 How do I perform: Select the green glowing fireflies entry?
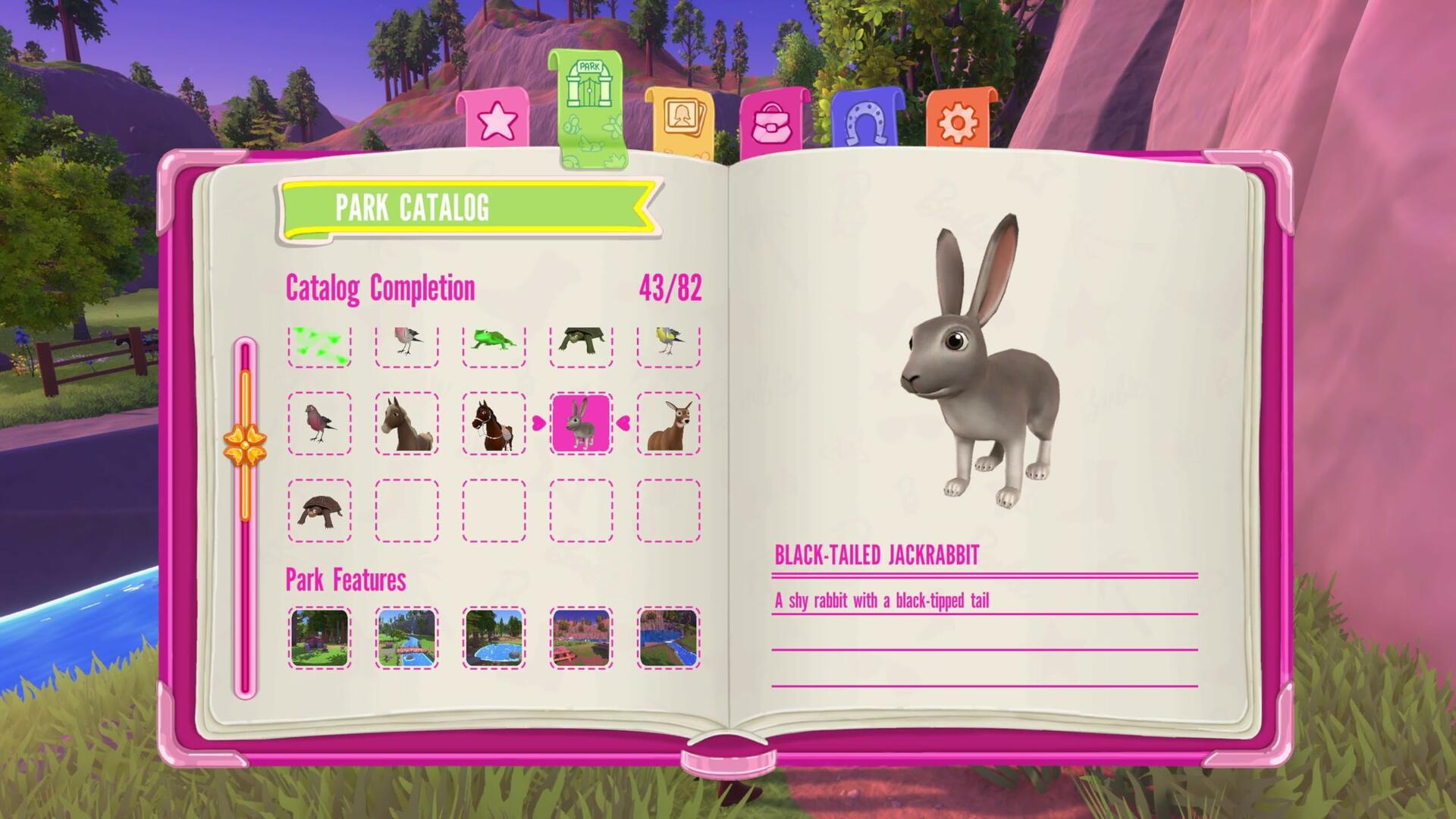(319, 344)
